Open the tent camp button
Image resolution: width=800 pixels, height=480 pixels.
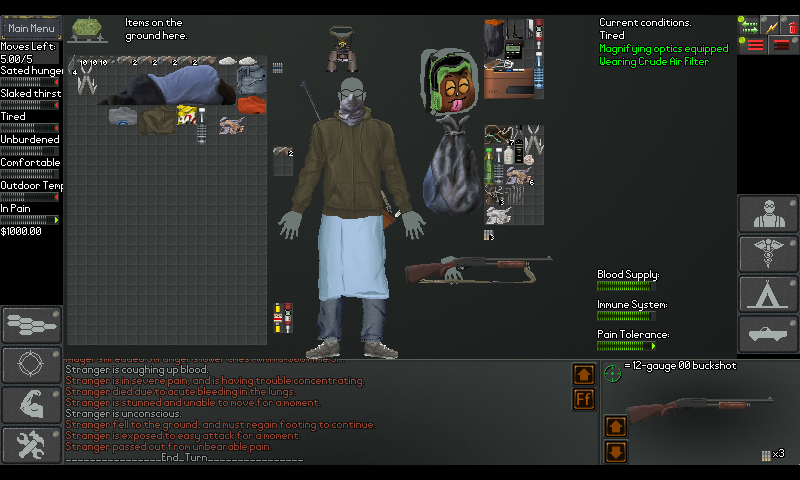[x=768, y=295]
